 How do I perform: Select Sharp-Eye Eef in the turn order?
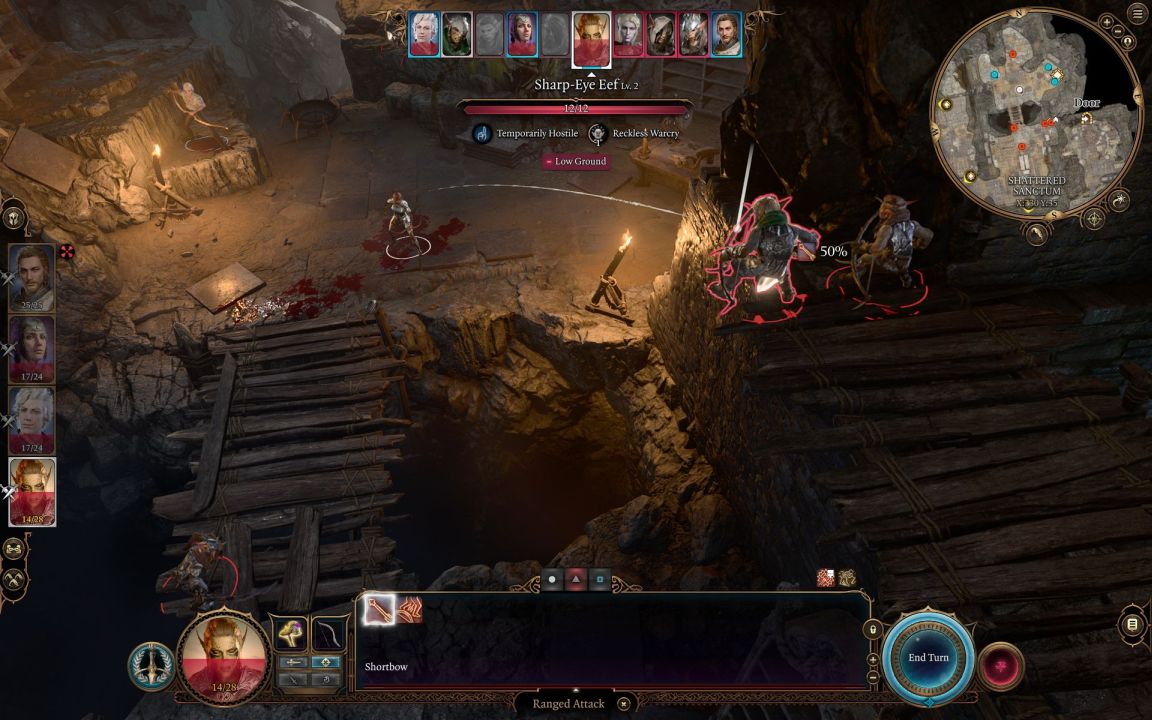click(x=591, y=35)
